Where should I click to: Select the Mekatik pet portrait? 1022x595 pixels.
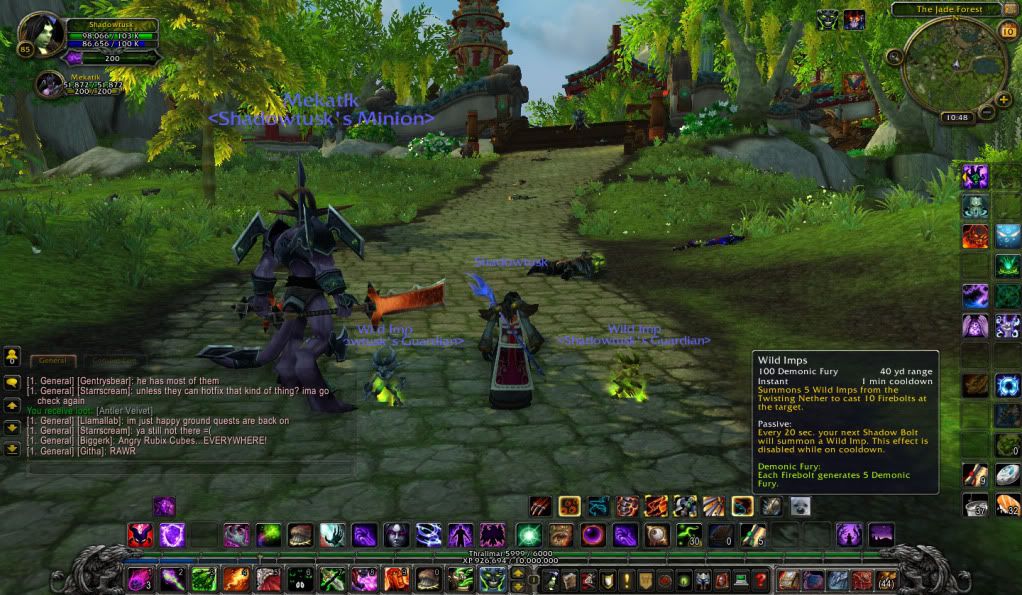pos(50,85)
